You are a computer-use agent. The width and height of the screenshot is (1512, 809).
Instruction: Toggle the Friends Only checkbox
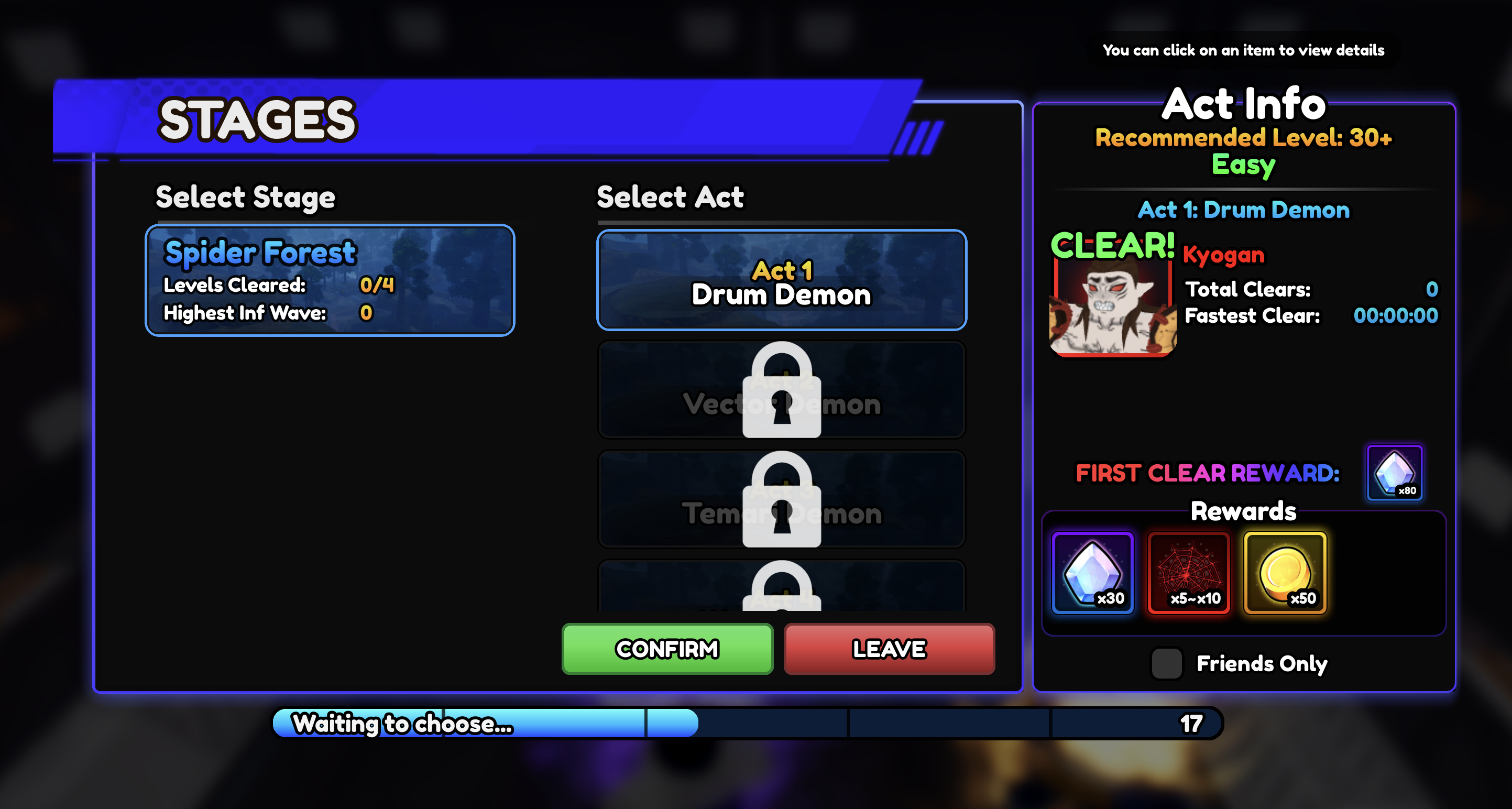click(x=1166, y=663)
